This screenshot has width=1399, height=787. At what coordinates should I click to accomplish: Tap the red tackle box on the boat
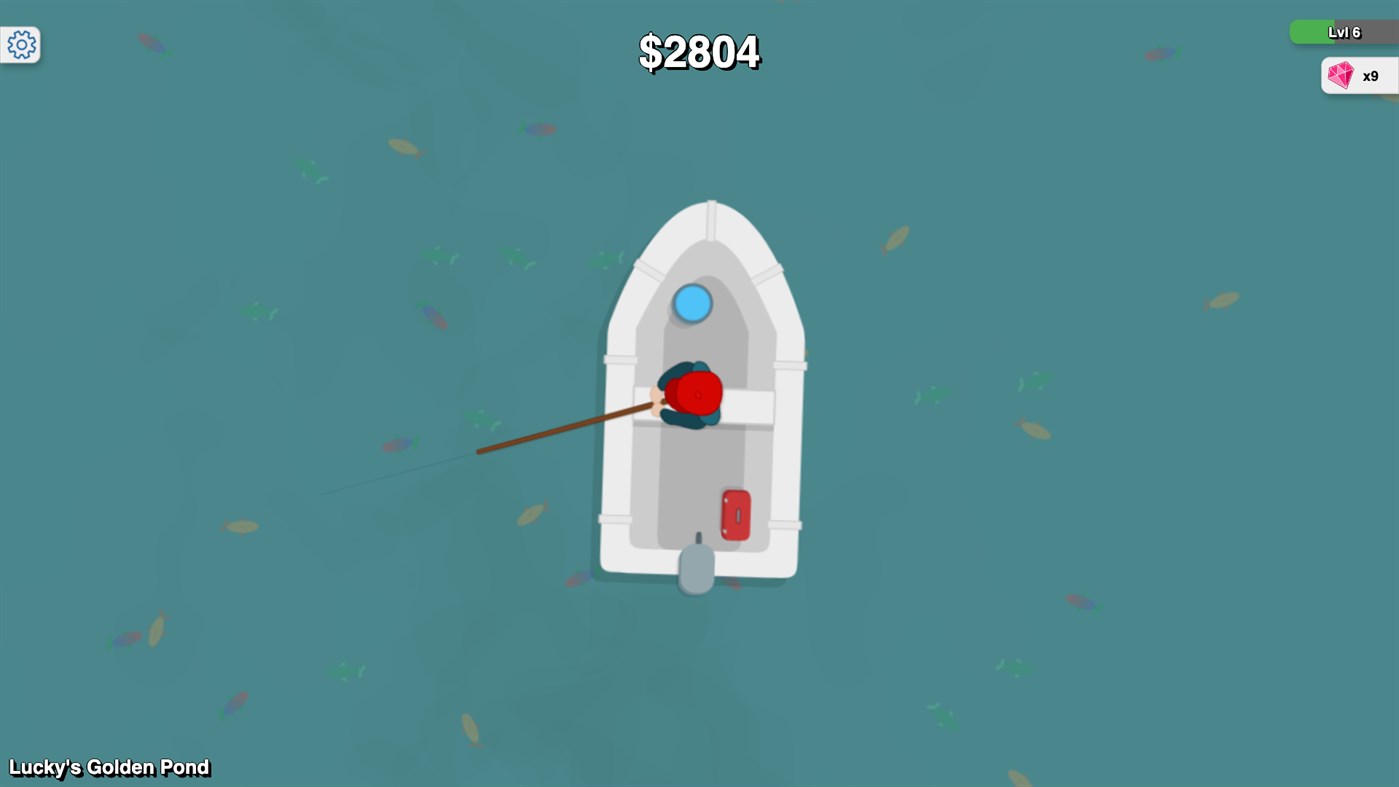[x=734, y=513]
